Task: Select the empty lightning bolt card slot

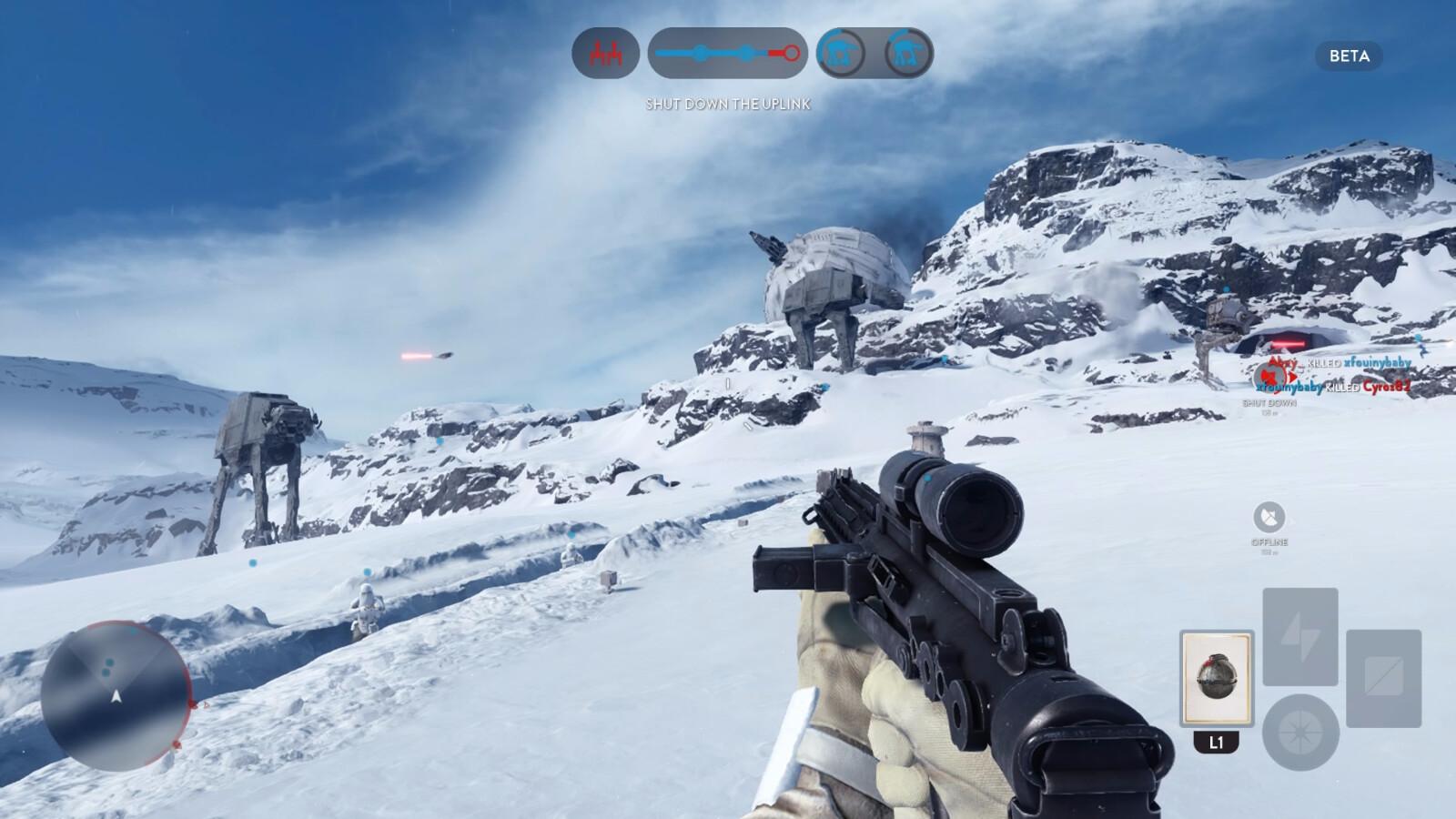Action: (1299, 636)
